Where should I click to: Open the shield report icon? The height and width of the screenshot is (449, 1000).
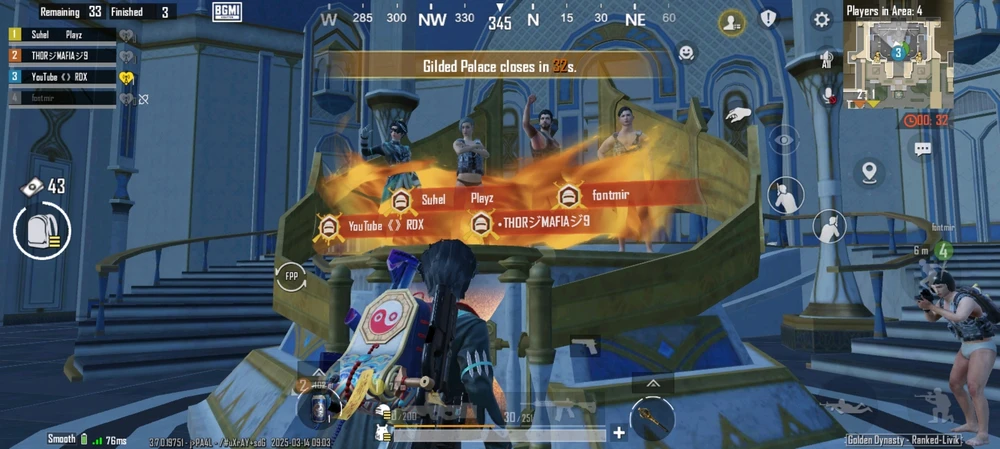[x=768, y=19]
